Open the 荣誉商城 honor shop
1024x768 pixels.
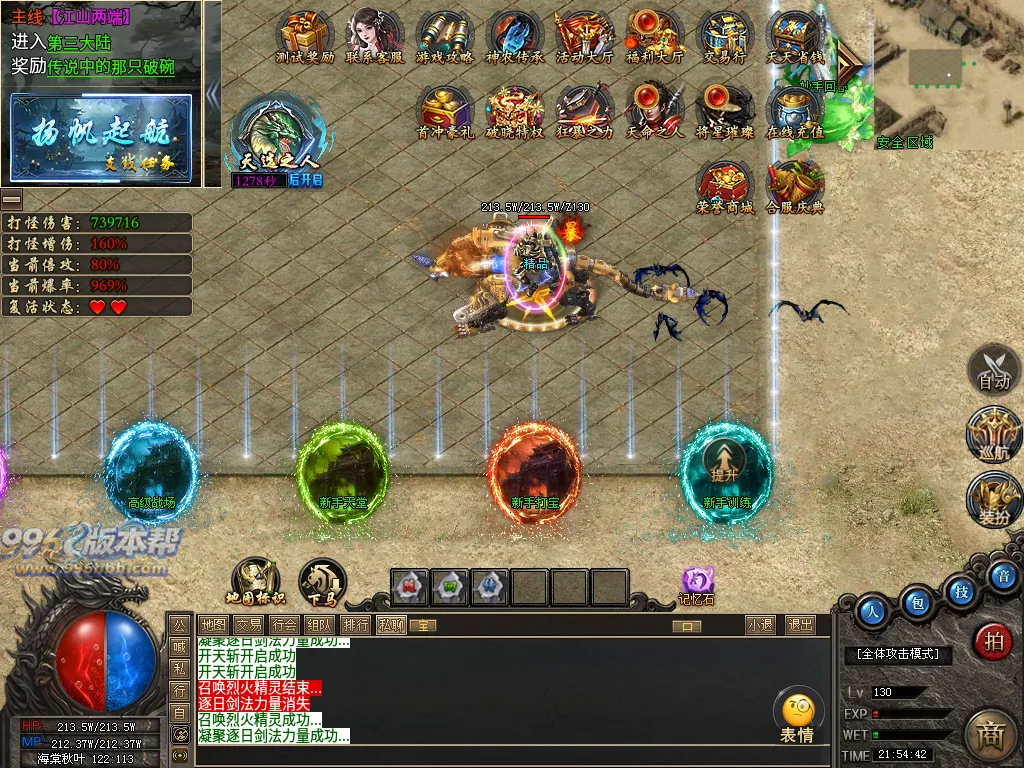pyautogui.click(x=725, y=183)
